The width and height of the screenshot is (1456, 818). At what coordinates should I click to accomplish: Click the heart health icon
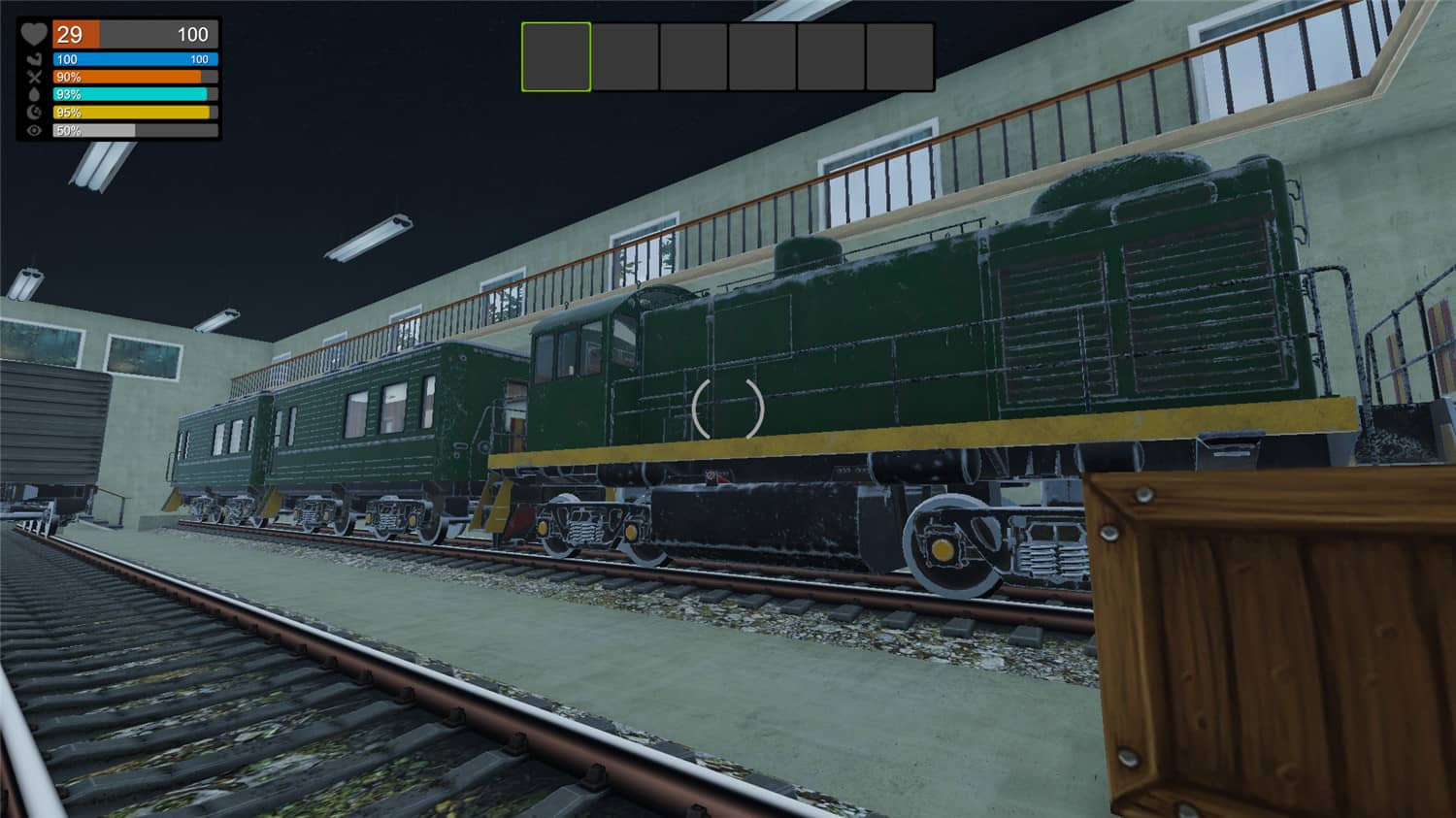click(x=36, y=35)
